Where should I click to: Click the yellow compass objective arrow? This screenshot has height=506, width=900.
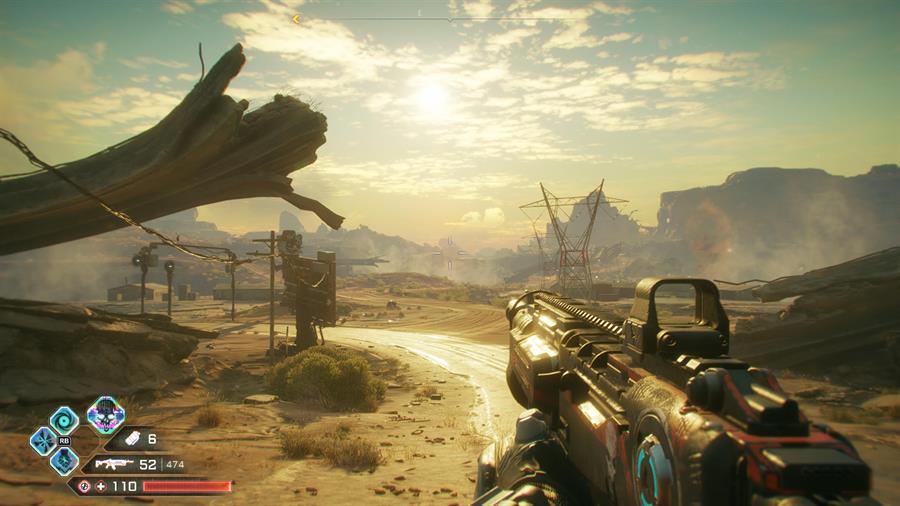pos(296,18)
